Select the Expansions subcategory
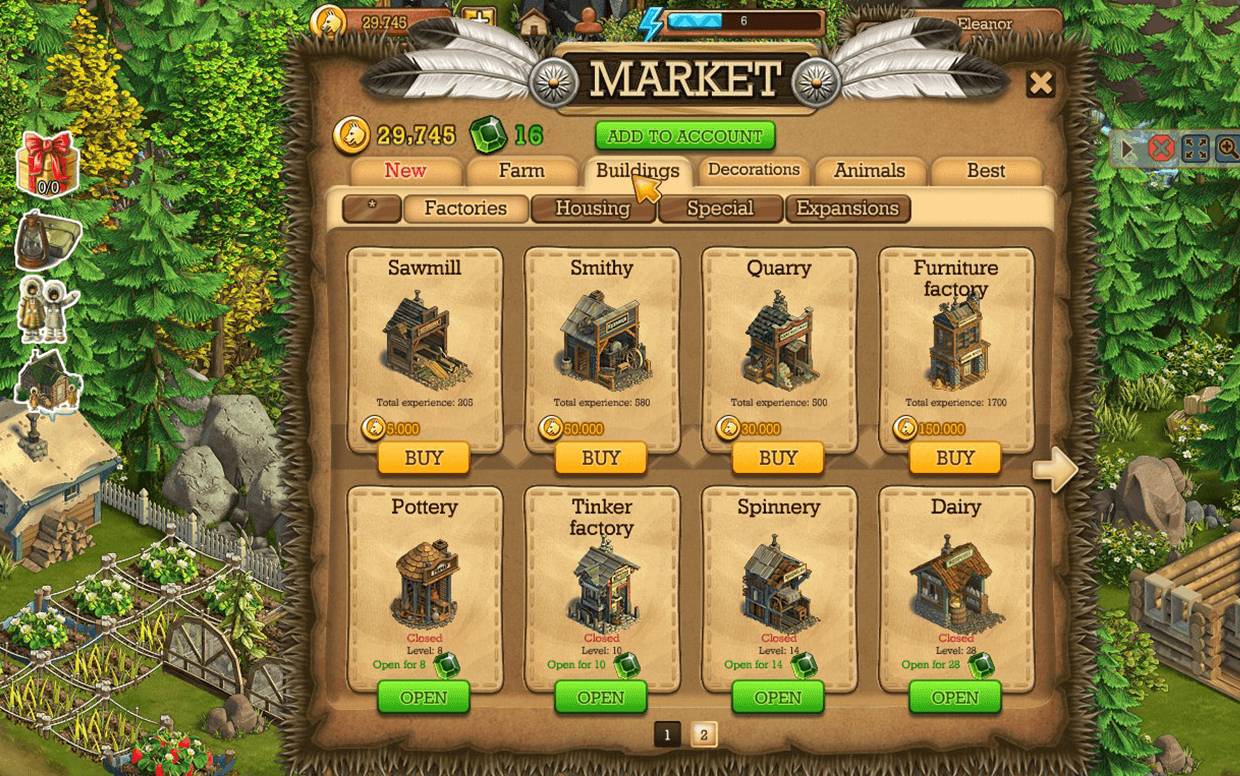 847,208
